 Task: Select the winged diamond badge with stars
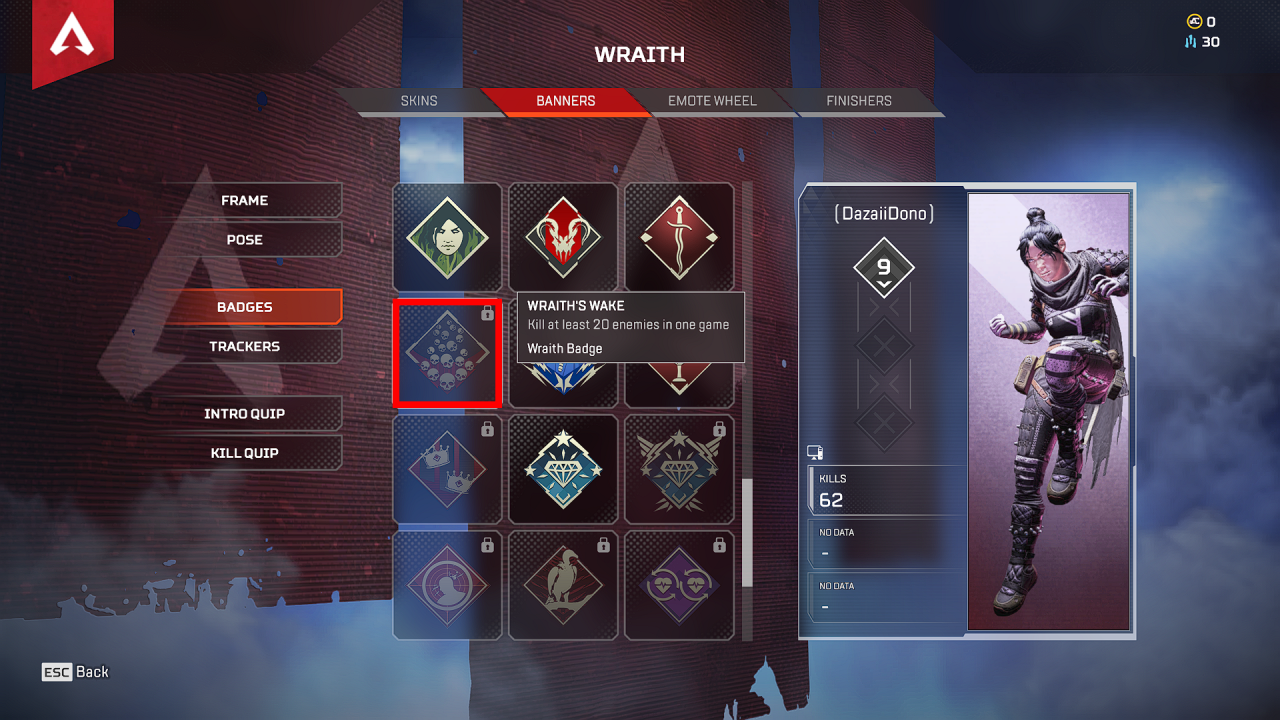coord(680,469)
